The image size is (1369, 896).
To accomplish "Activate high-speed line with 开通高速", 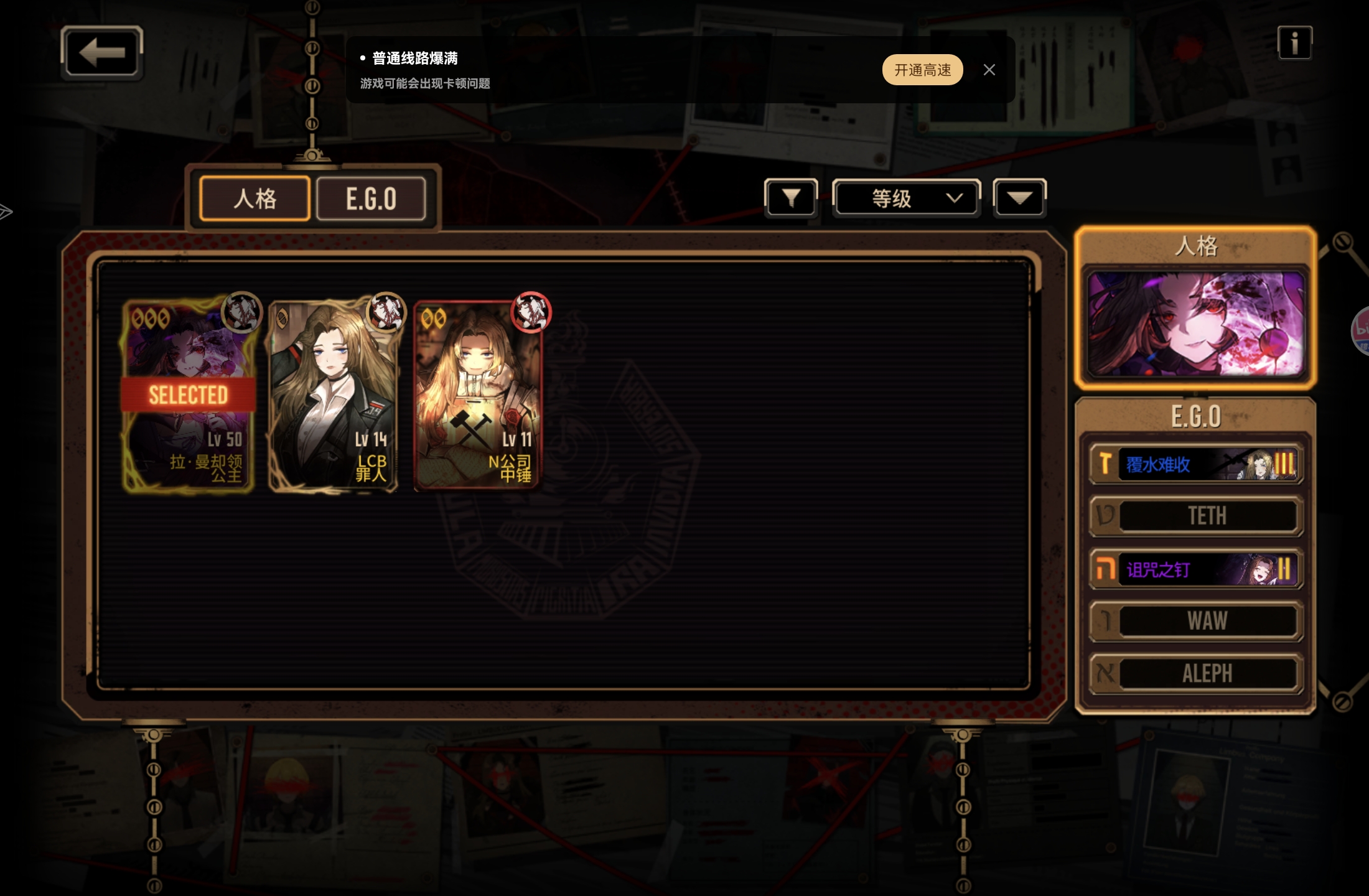I will pyautogui.click(x=922, y=70).
